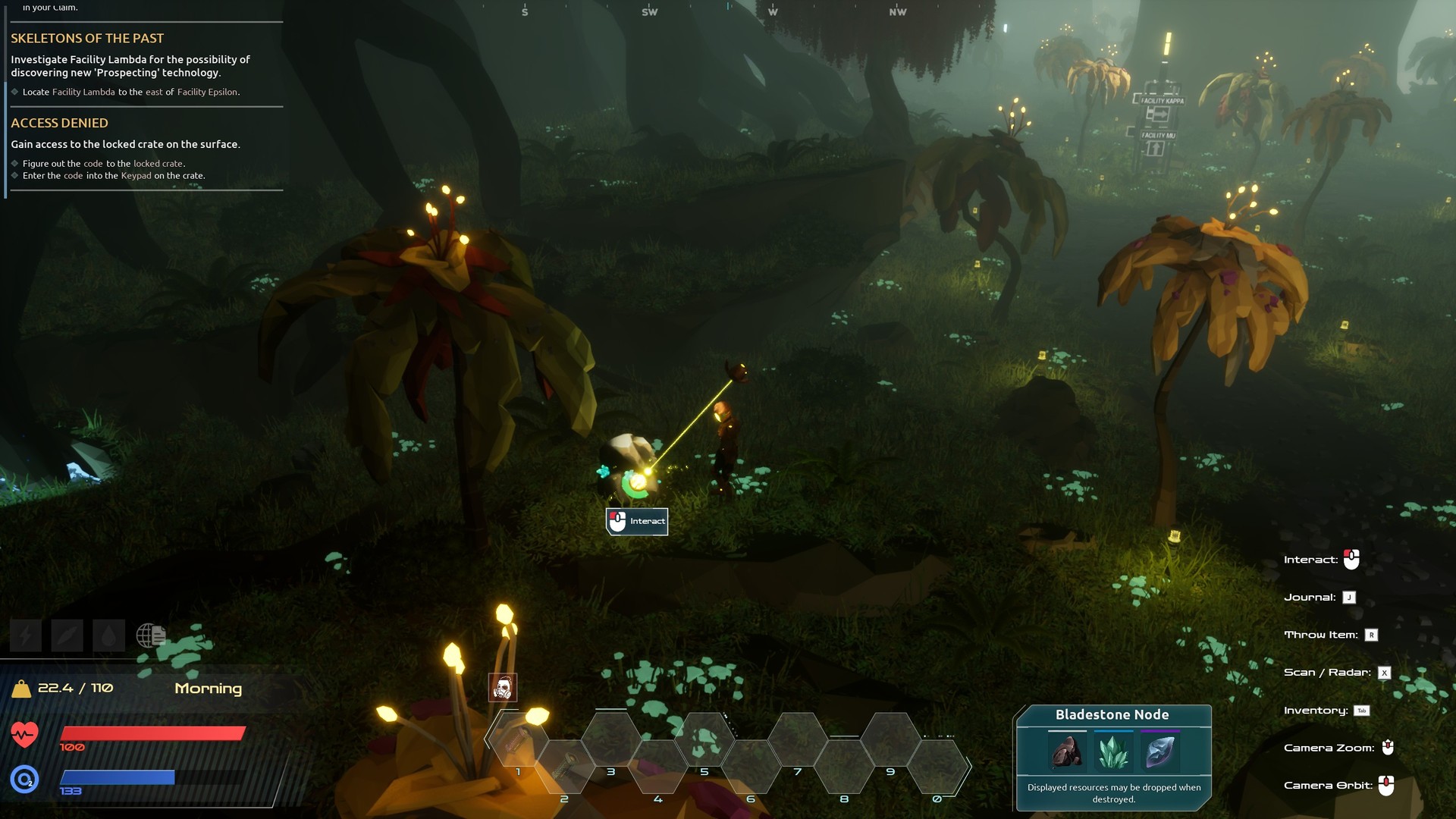The width and height of the screenshot is (1456, 819).
Task: Click the water droplet status icon
Action: tap(108, 635)
